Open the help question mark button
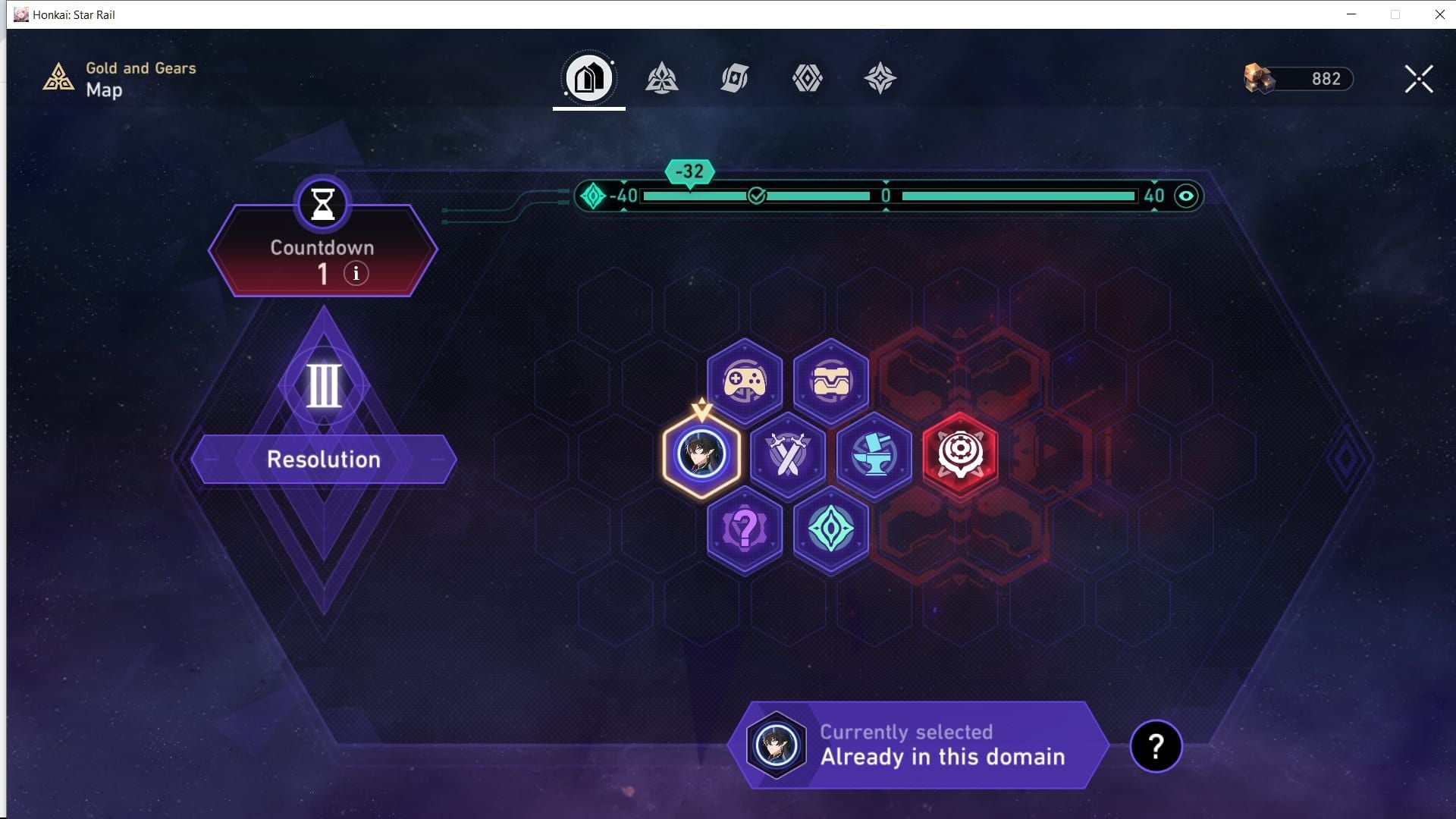 pos(1156,746)
